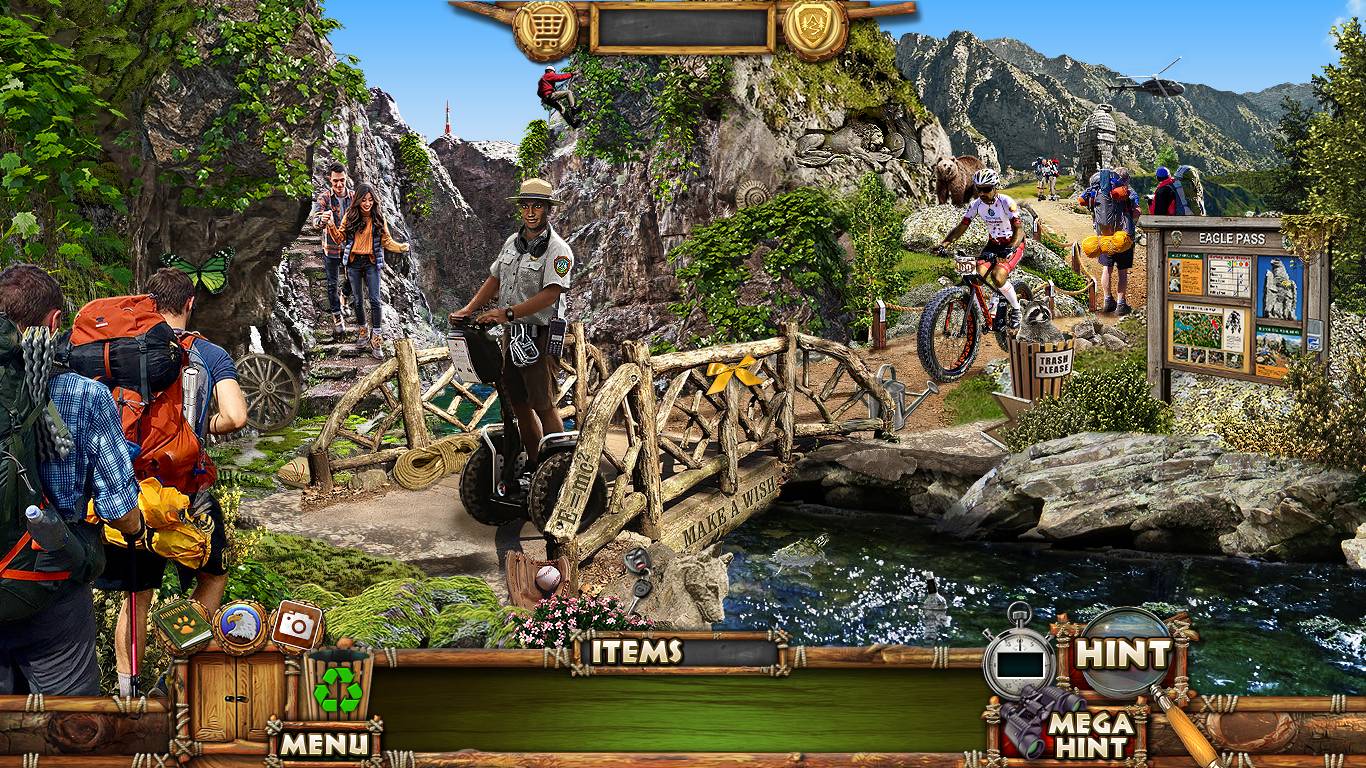Open the shopping cart store

(x=545, y=30)
